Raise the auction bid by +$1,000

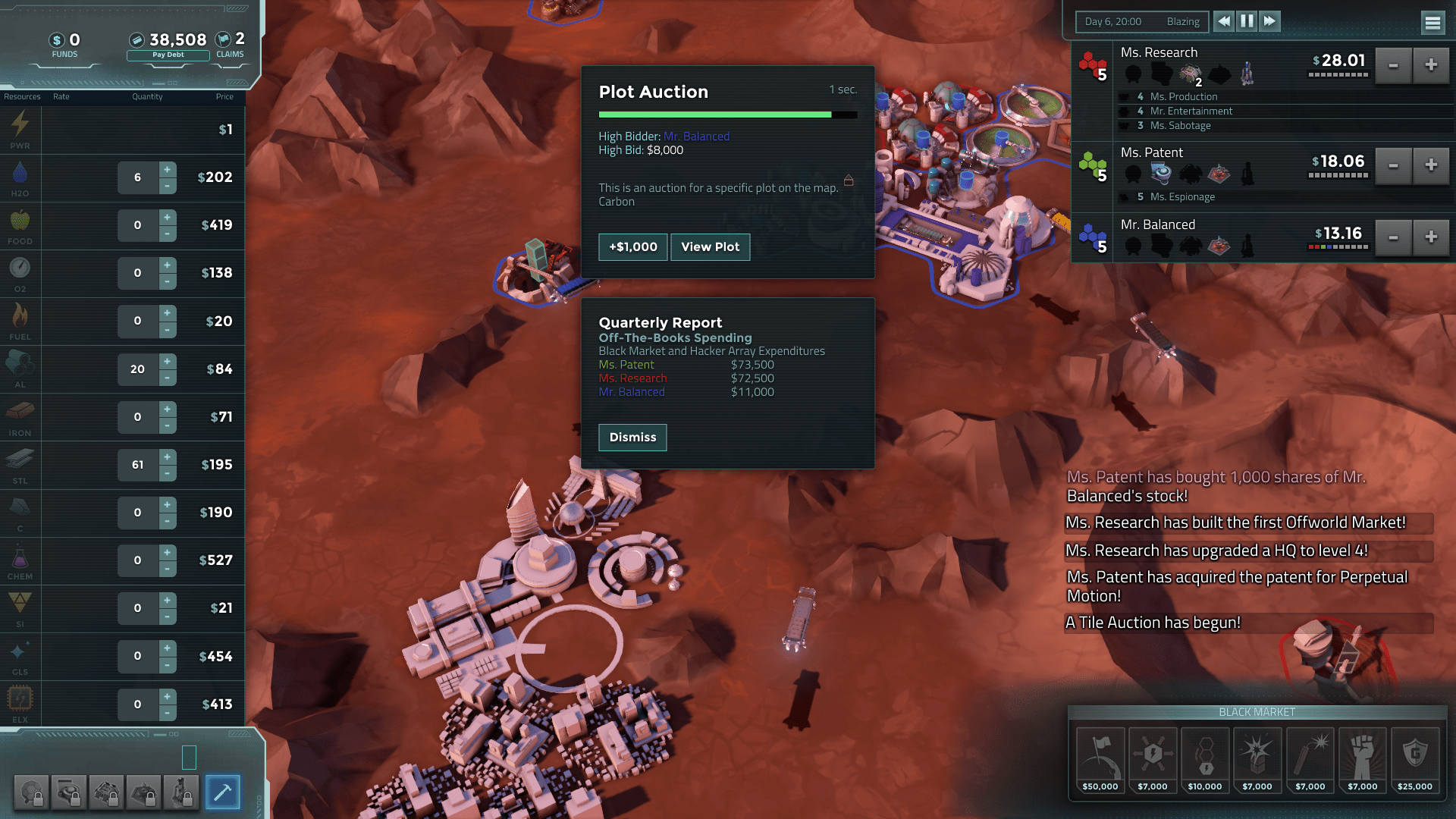[632, 247]
